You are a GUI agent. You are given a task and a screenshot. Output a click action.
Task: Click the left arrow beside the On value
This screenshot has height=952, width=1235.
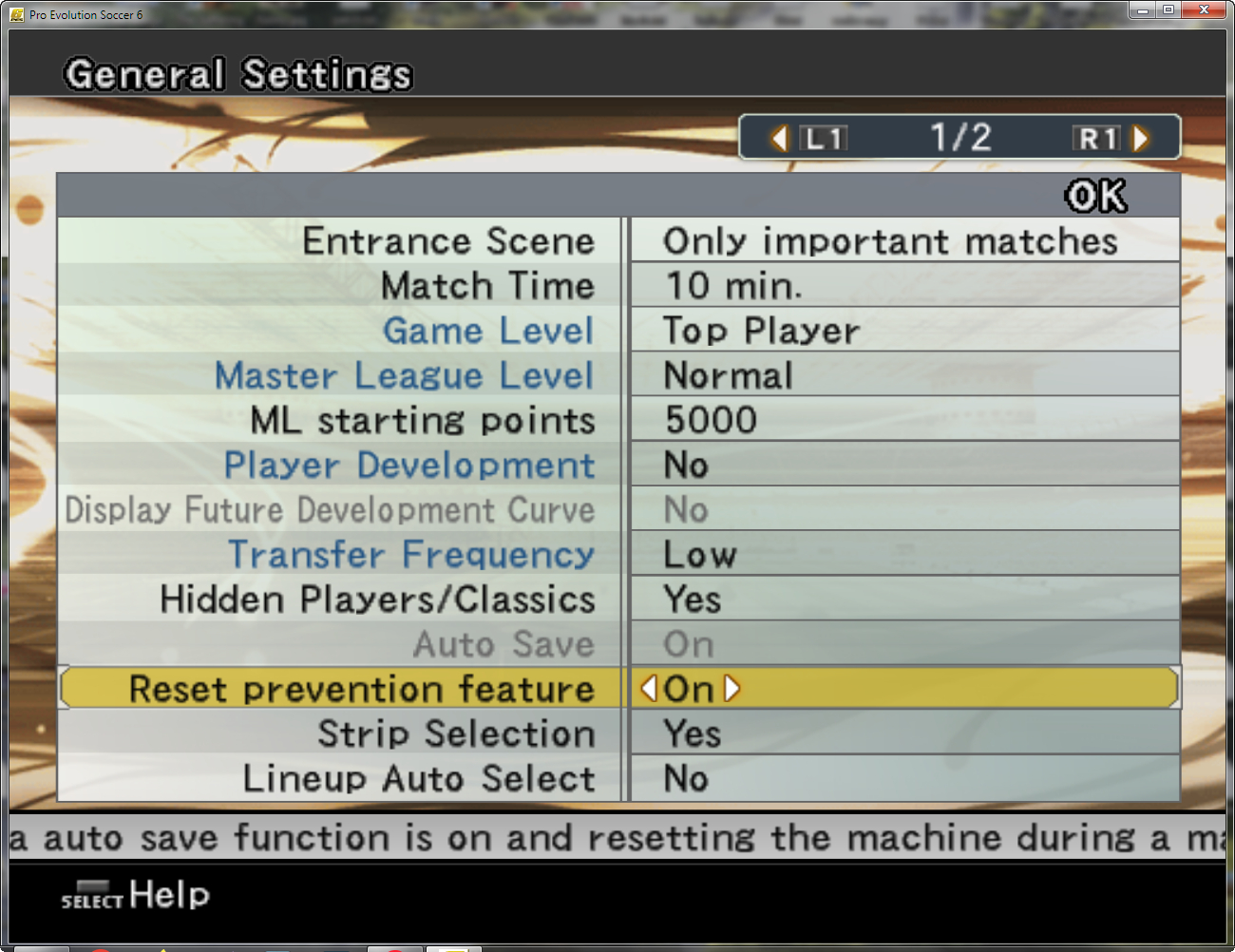(649, 690)
